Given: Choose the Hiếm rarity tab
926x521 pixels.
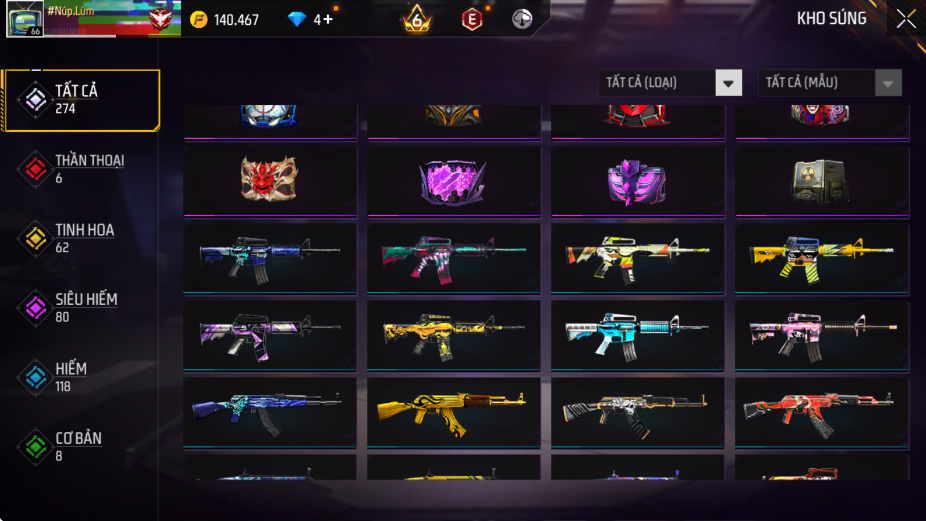Looking at the screenshot, I should 81,377.
